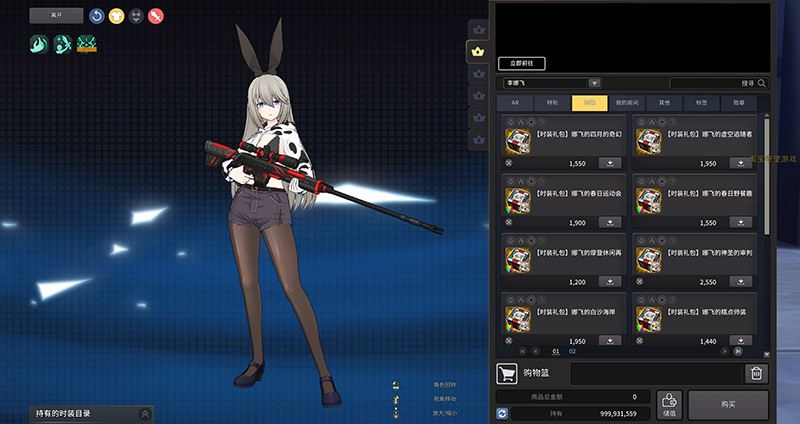Click the 离开 (Leave) button
The height and width of the screenshot is (424, 800).
(x=56, y=15)
